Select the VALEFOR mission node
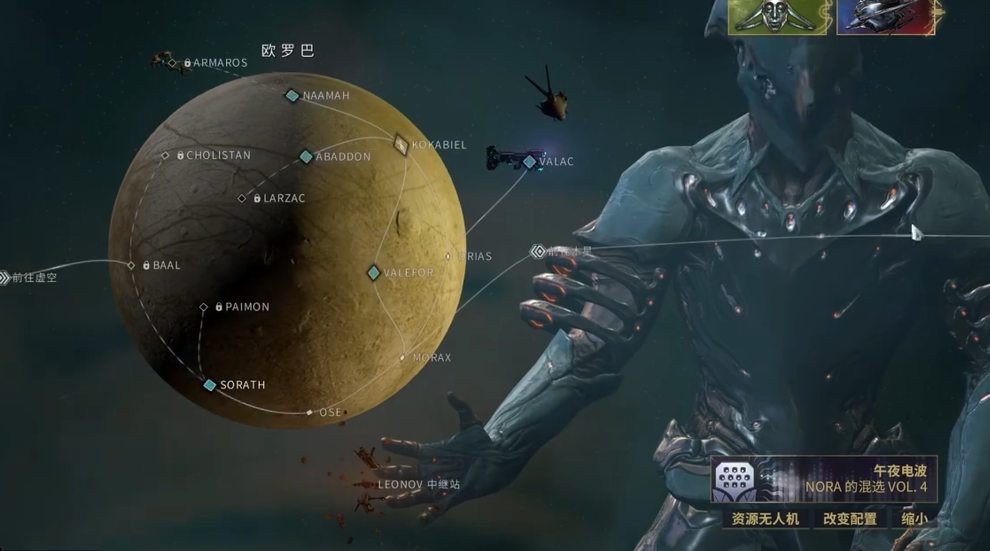The height and width of the screenshot is (551, 990). pyautogui.click(x=373, y=272)
